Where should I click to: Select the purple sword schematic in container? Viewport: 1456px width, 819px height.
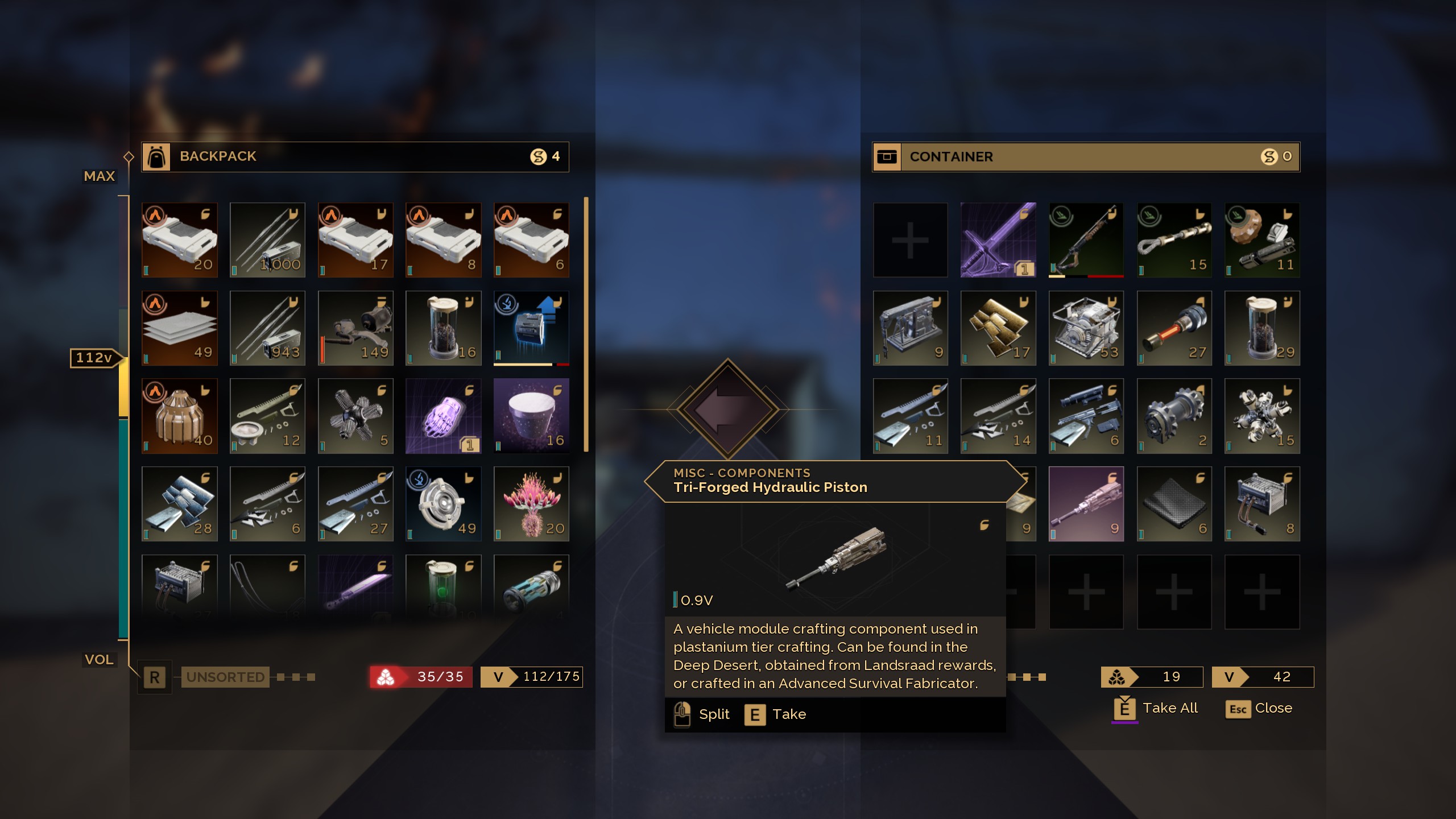pos(998,240)
